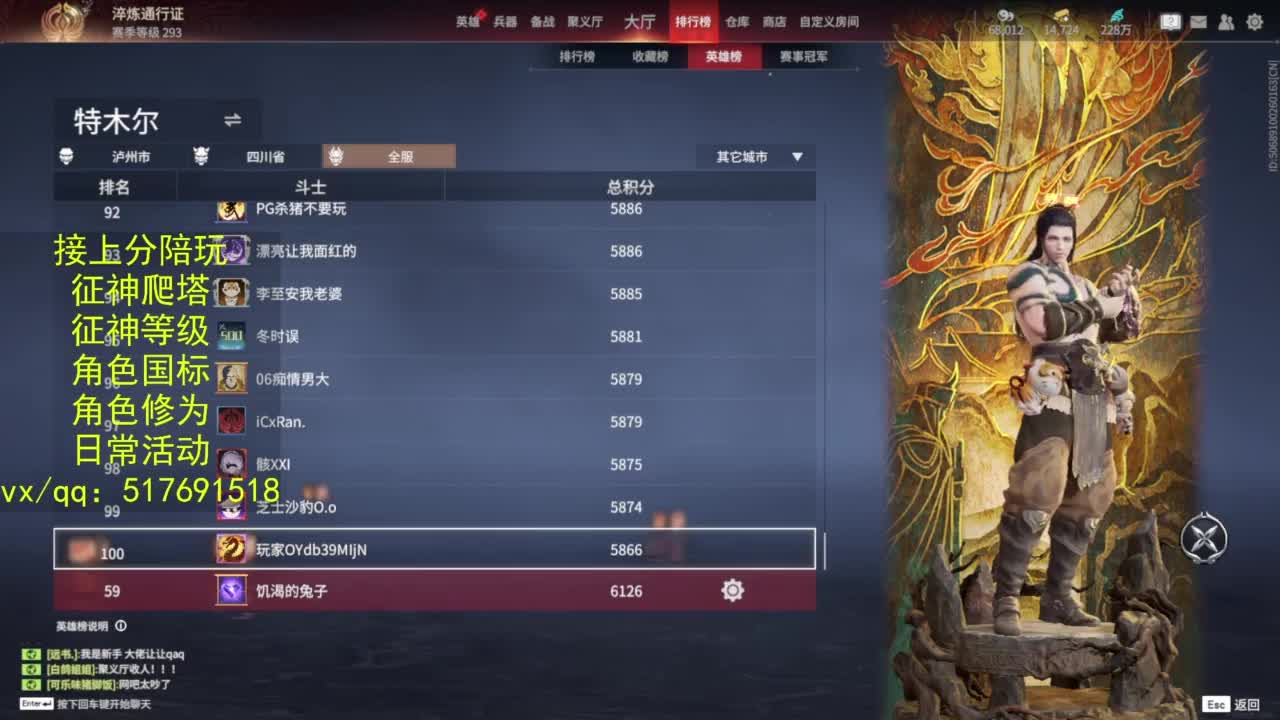Click the Esc 返回 button
The height and width of the screenshot is (720, 1280).
pyautogui.click(x=1231, y=705)
